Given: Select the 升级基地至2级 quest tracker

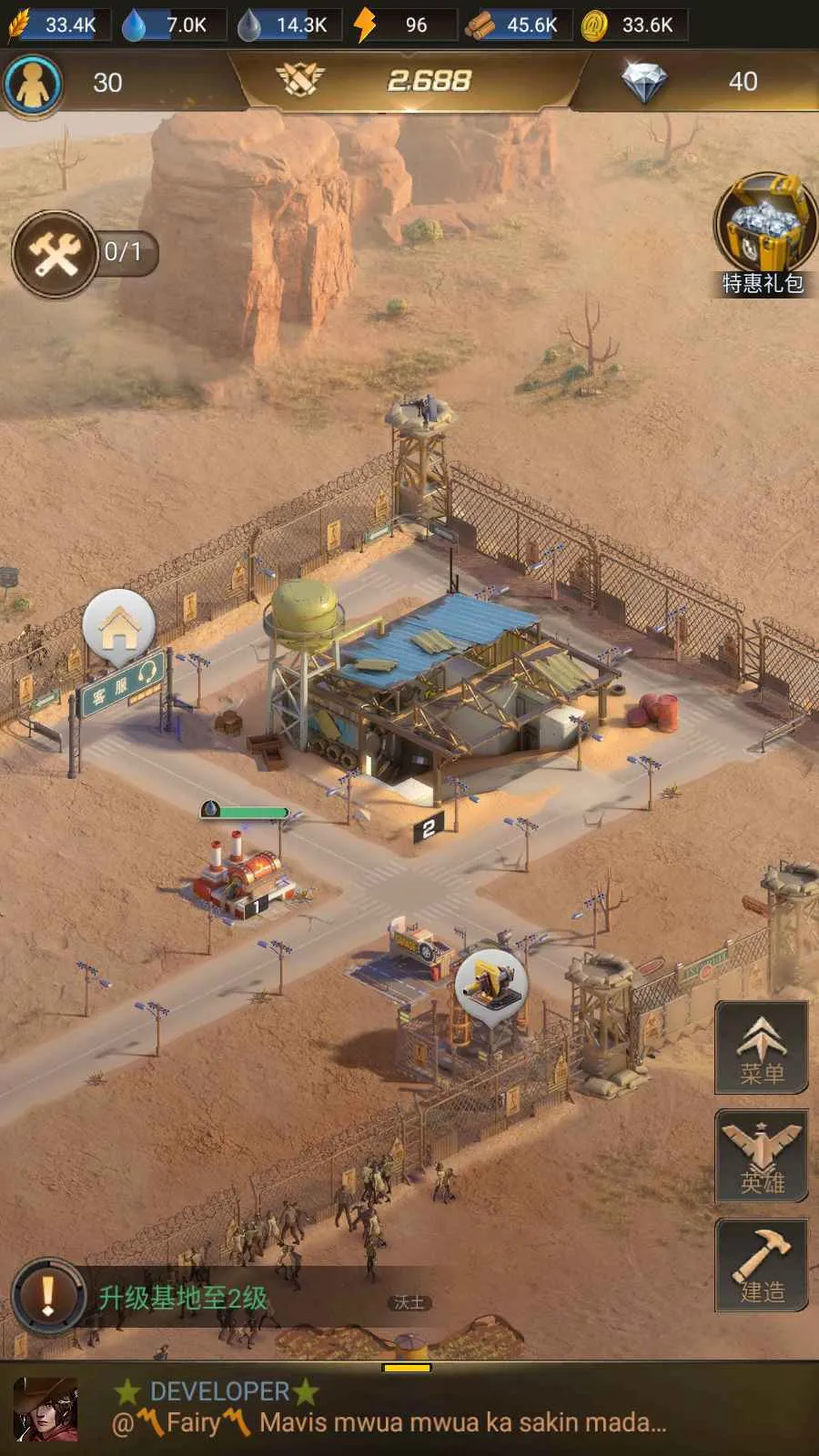Looking at the screenshot, I should click(183, 1298).
